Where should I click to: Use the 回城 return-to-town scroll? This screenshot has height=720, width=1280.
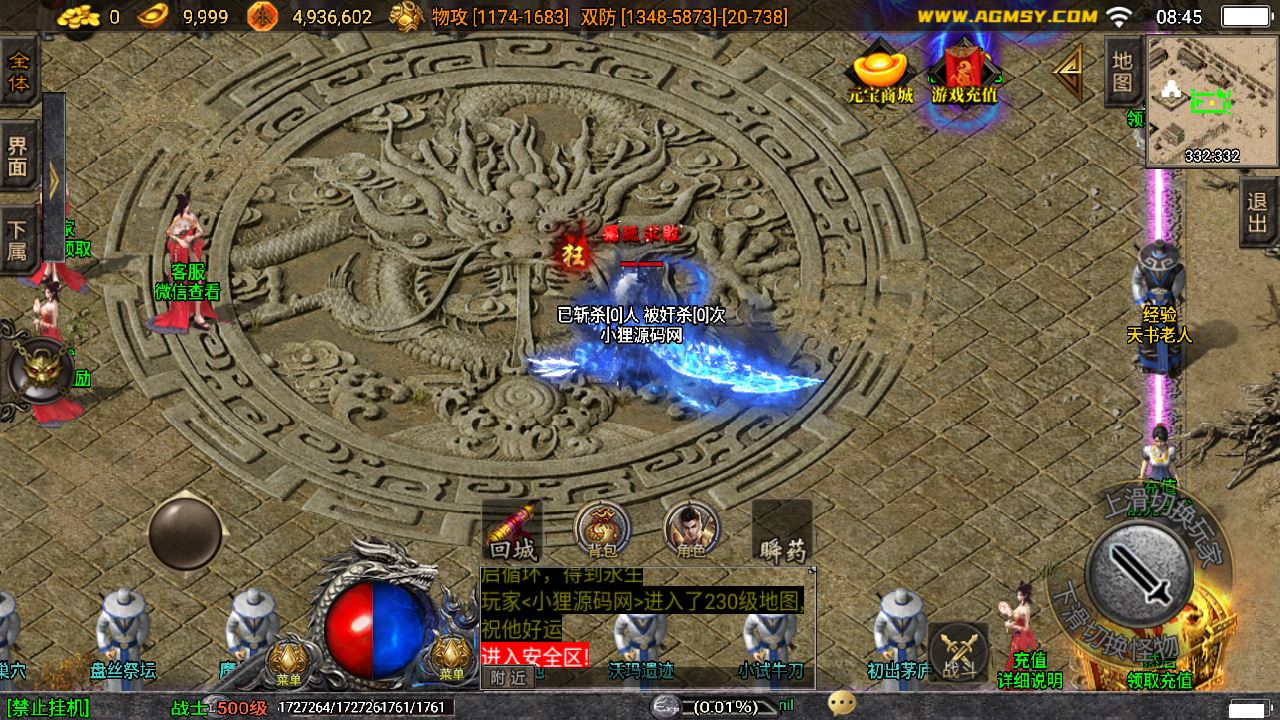point(512,532)
